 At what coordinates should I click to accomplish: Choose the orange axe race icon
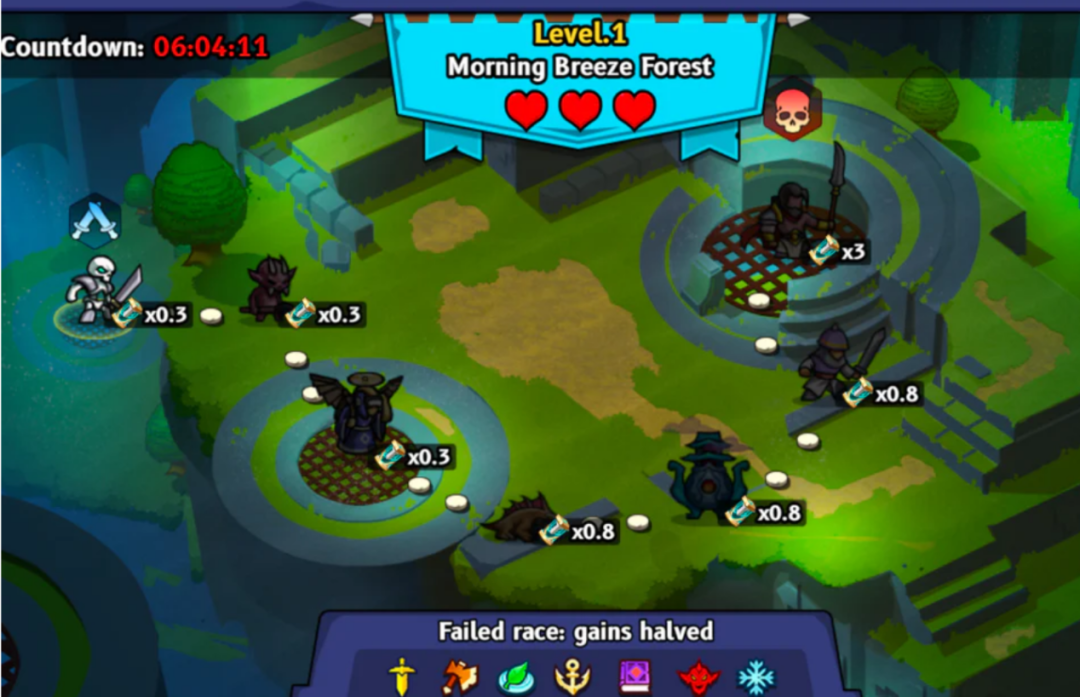459,677
